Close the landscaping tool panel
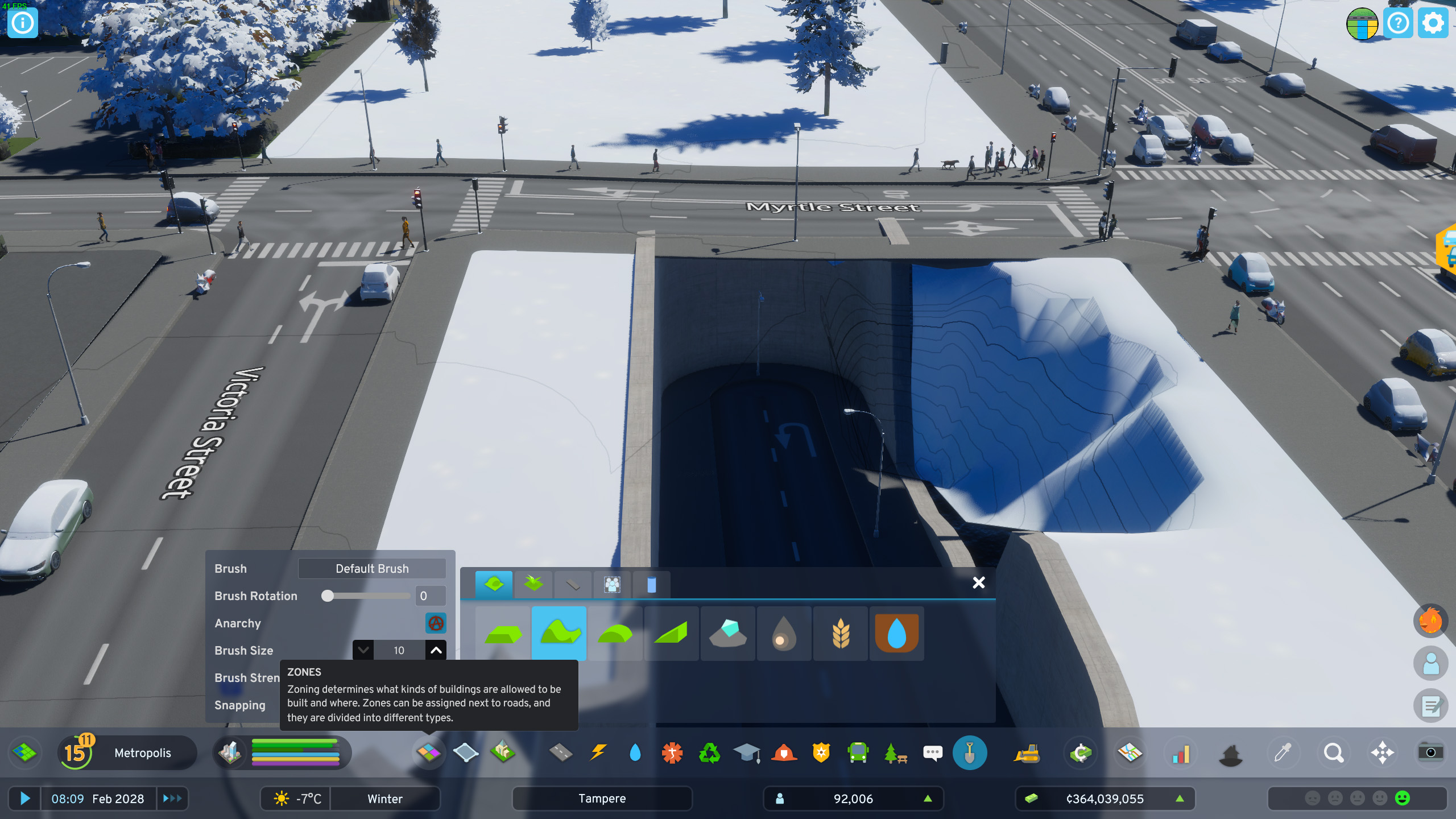Screen dimensions: 1456x819 (979, 583)
